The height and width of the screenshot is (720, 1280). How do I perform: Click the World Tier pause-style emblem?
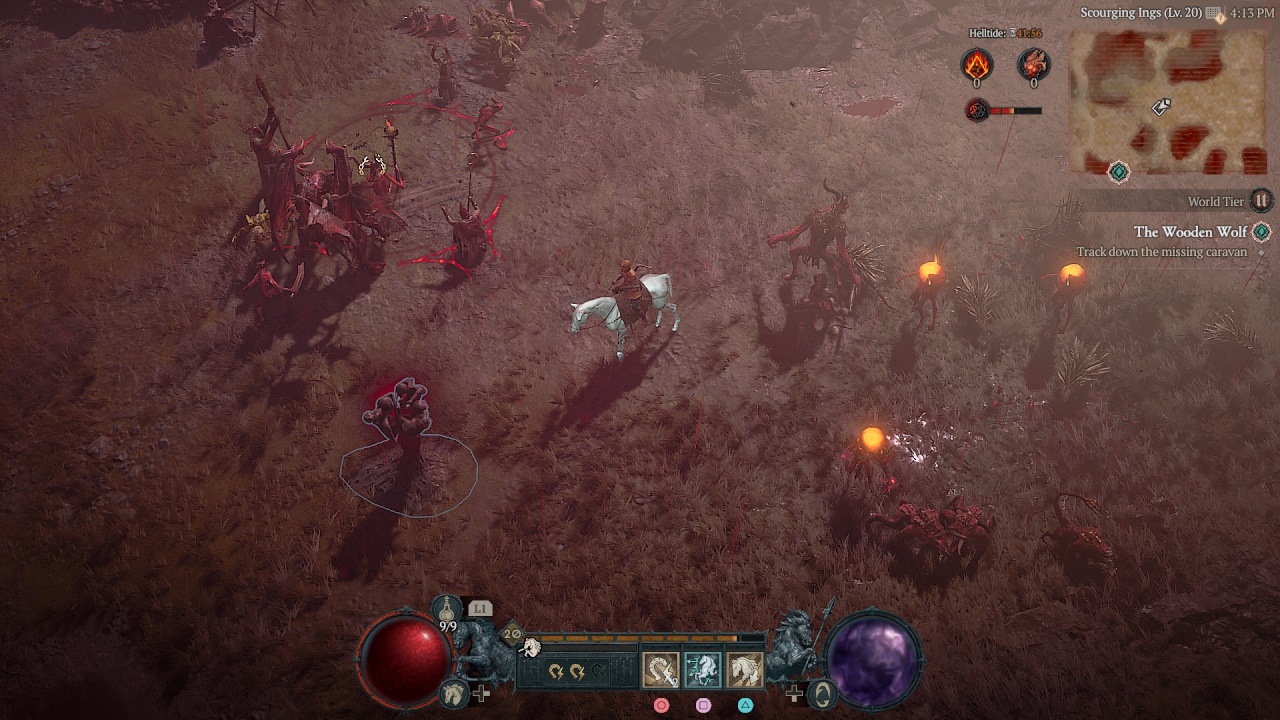pos(1261,201)
